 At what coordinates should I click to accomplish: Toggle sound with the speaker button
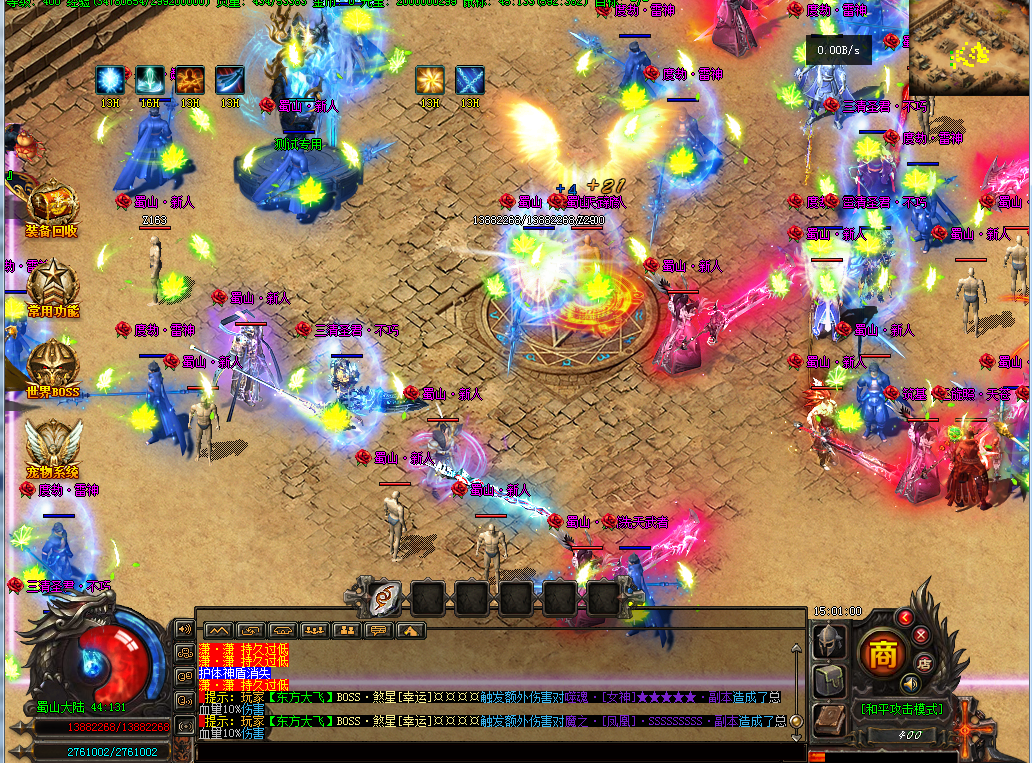910,683
